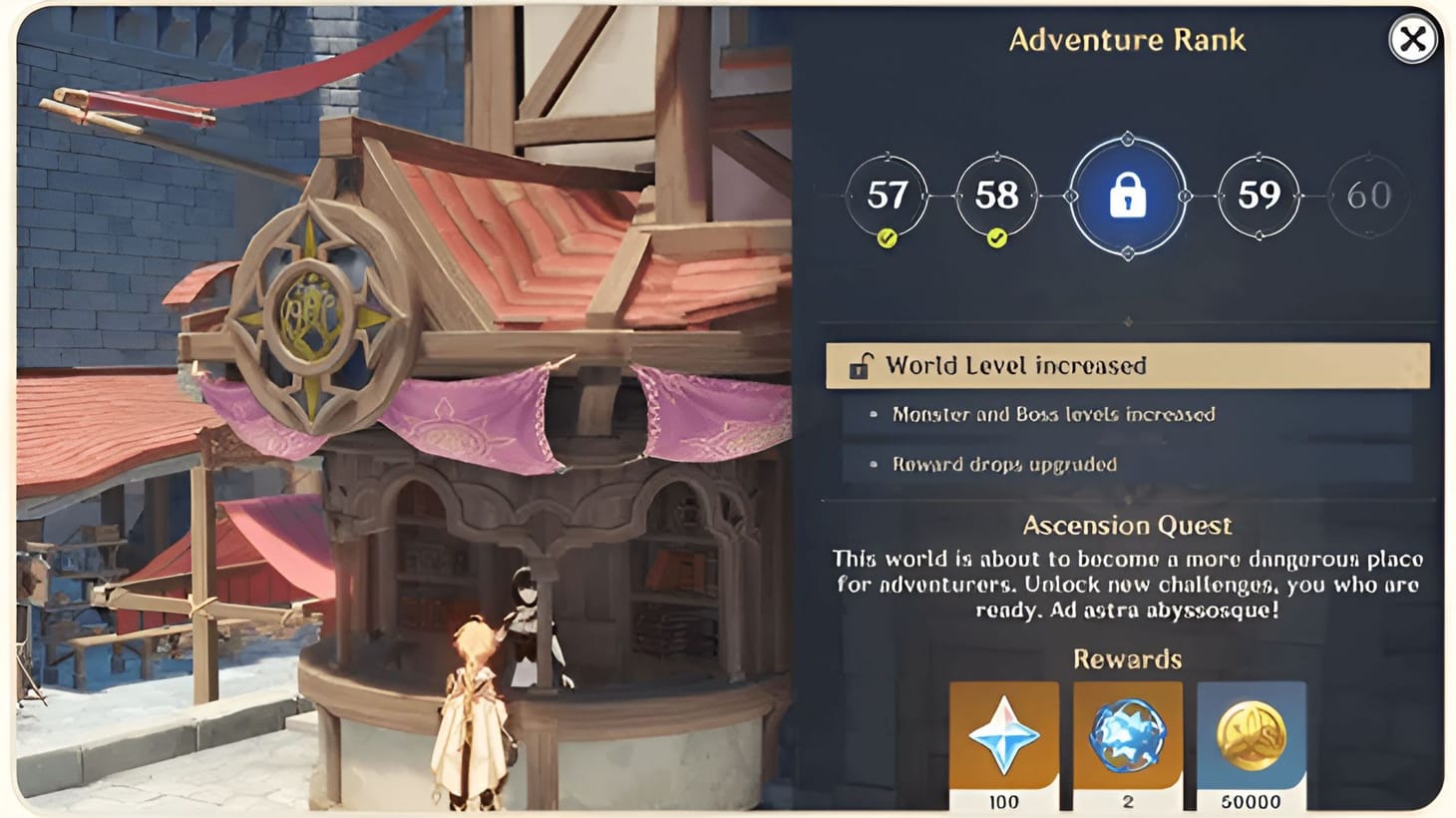Toggle completion status on rank 57 node
The width and height of the screenshot is (1456, 818).
886,197
